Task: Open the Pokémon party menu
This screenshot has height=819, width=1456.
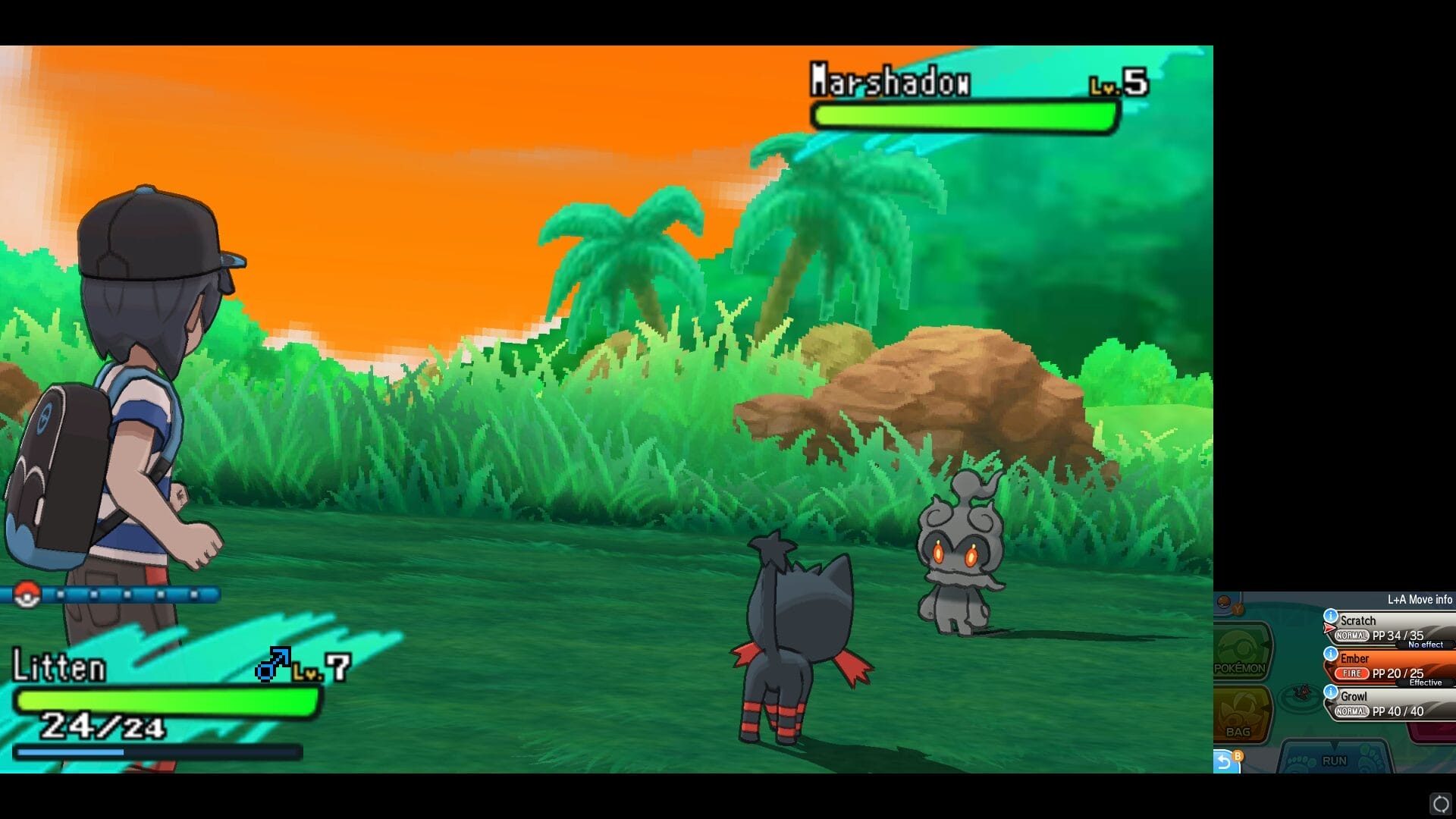Action: (x=1241, y=651)
